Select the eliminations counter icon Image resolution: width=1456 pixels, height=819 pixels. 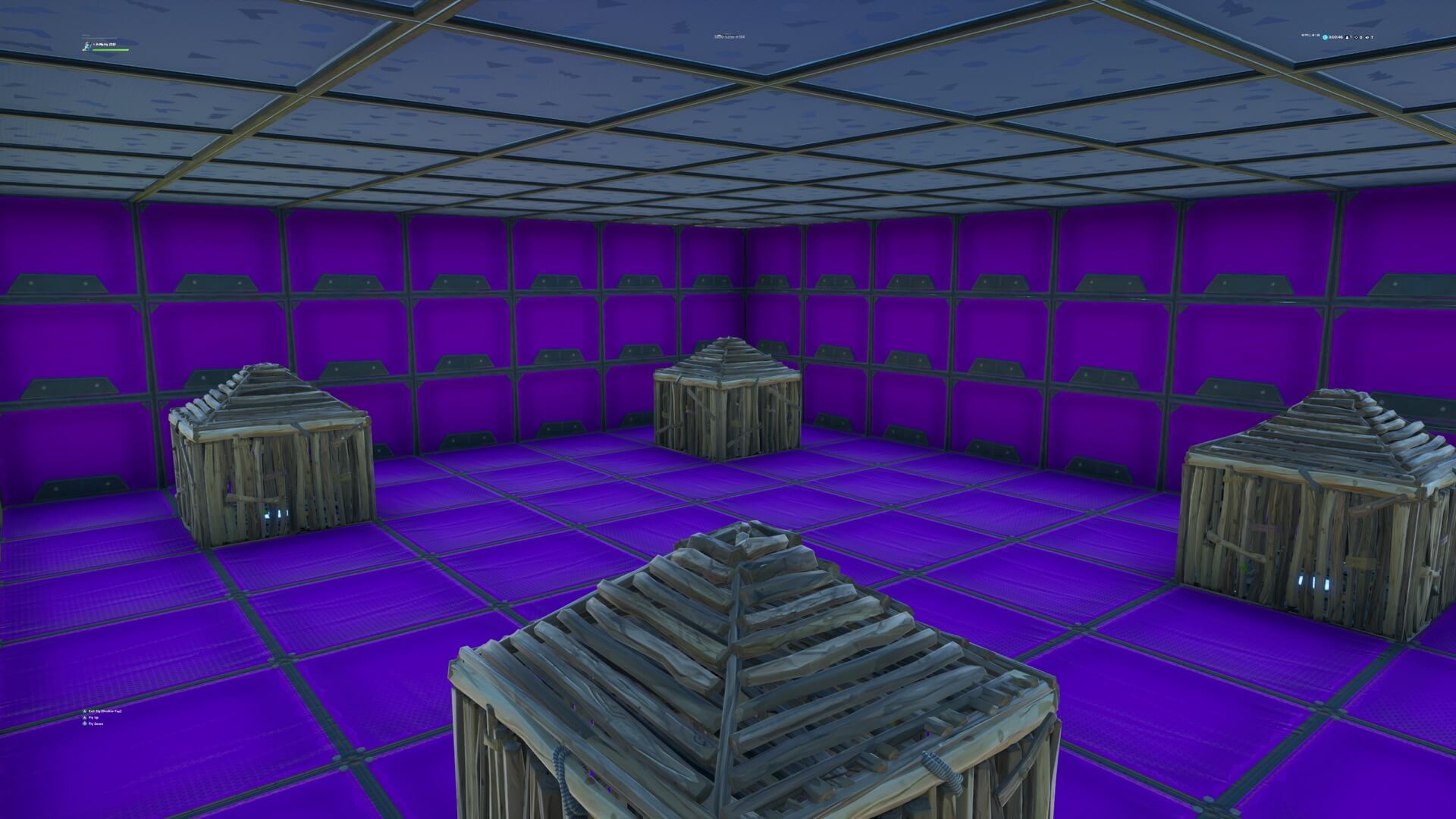coord(1357,37)
